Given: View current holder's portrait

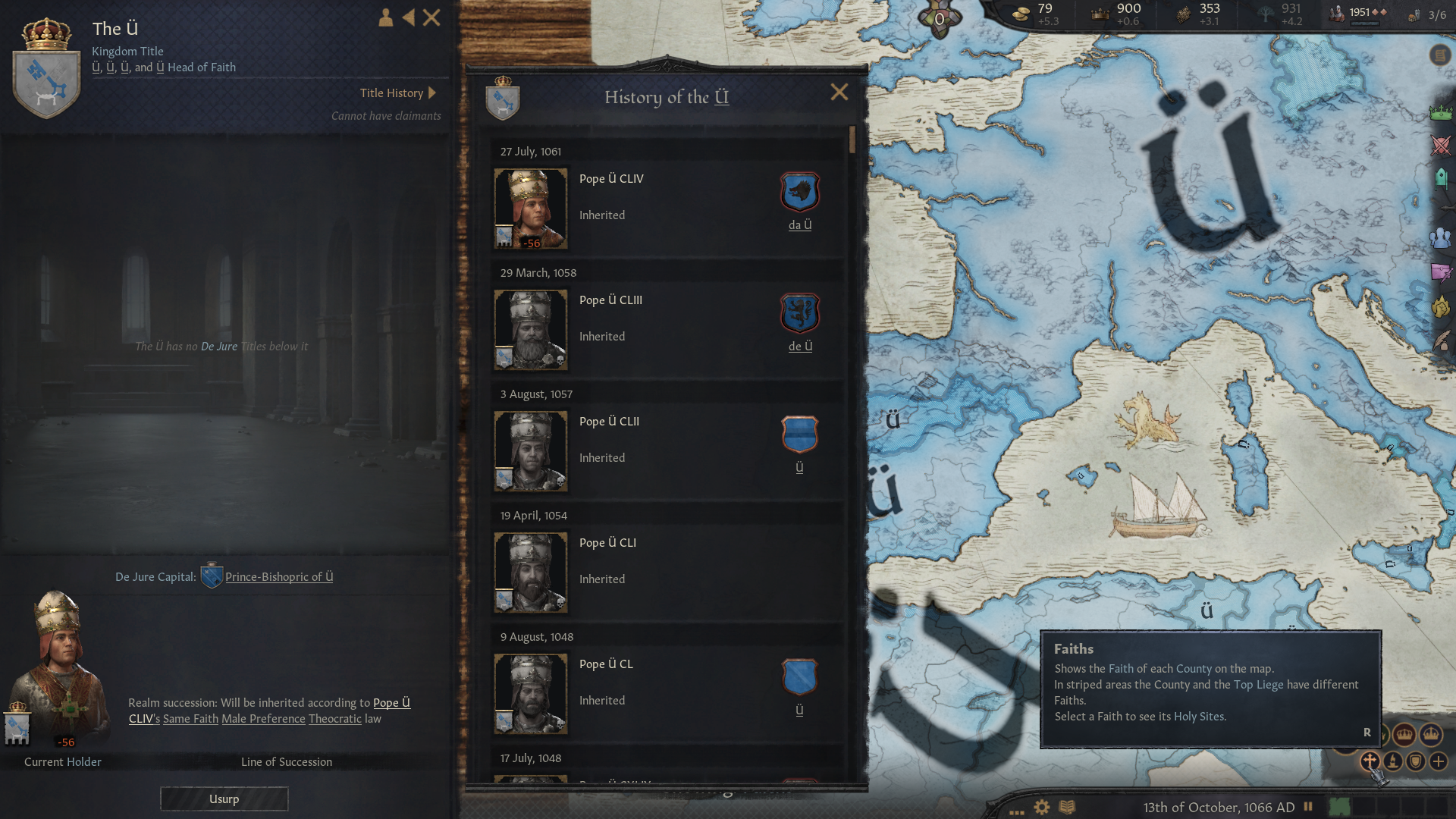Looking at the screenshot, I should tap(57, 667).
